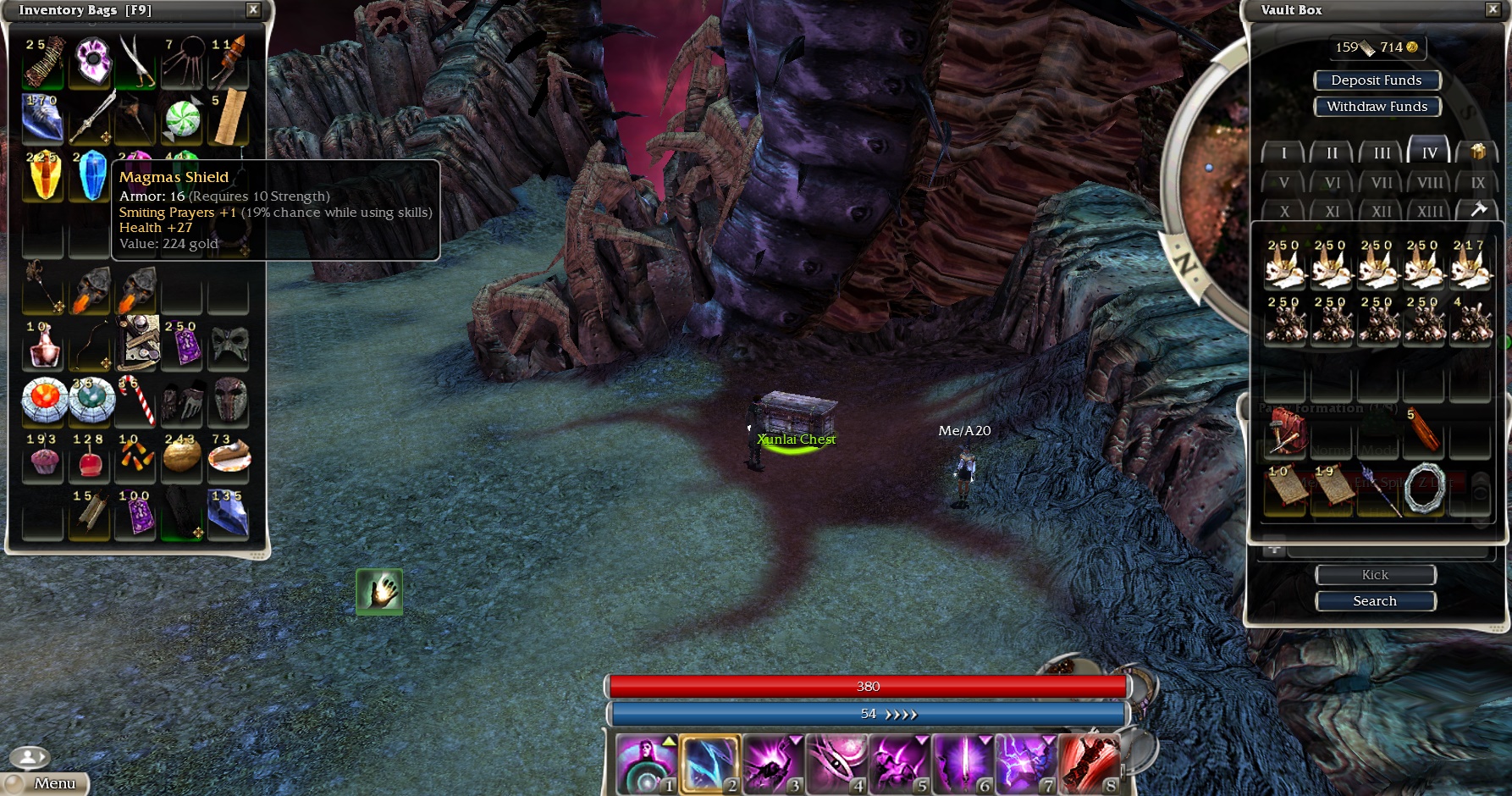Image resolution: width=1512 pixels, height=796 pixels.
Task: Activate the red skill in slot 8
Action: 1090,764
